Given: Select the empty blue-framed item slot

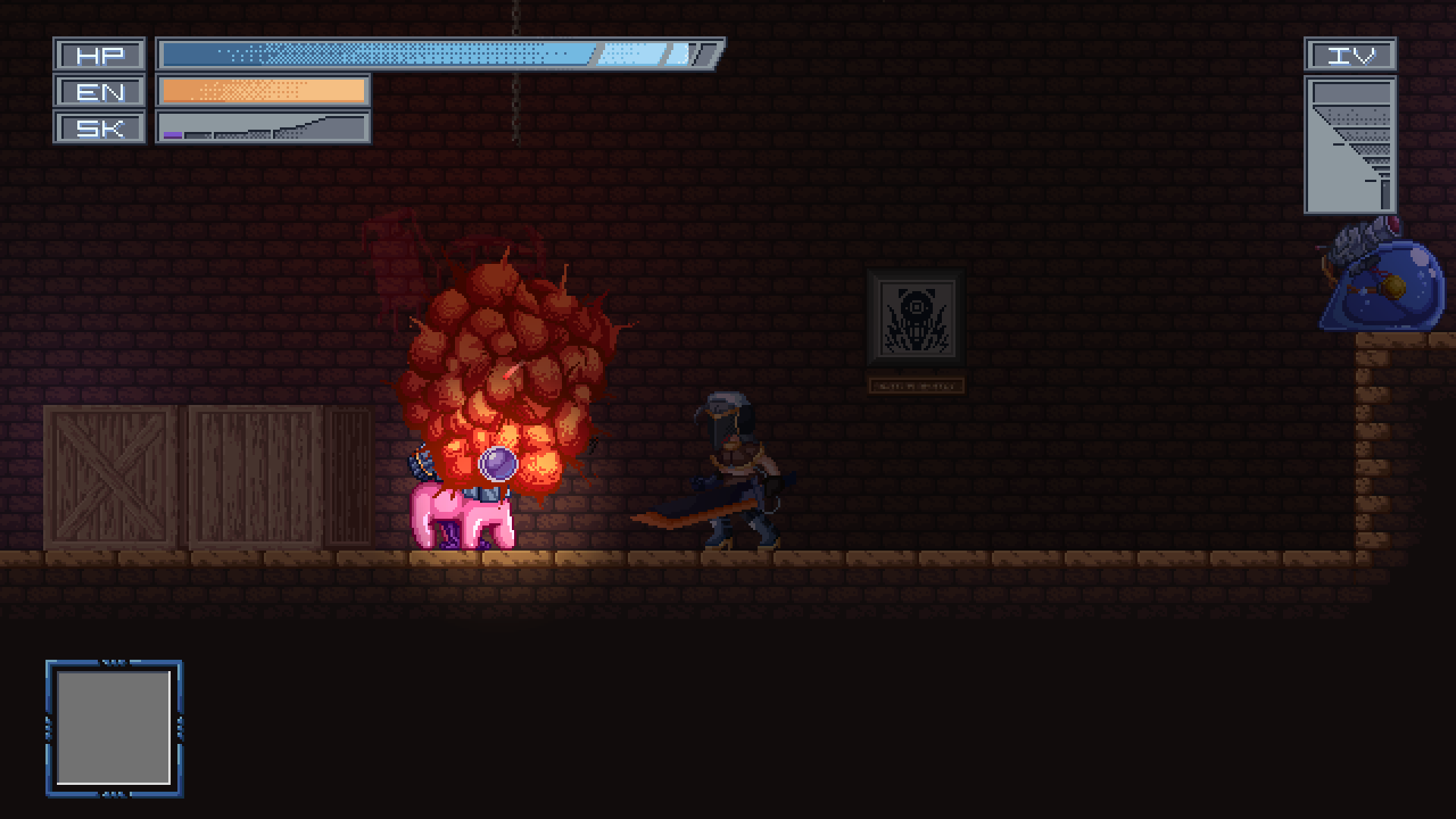Looking at the screenshot, I should [x=114, y=728].
